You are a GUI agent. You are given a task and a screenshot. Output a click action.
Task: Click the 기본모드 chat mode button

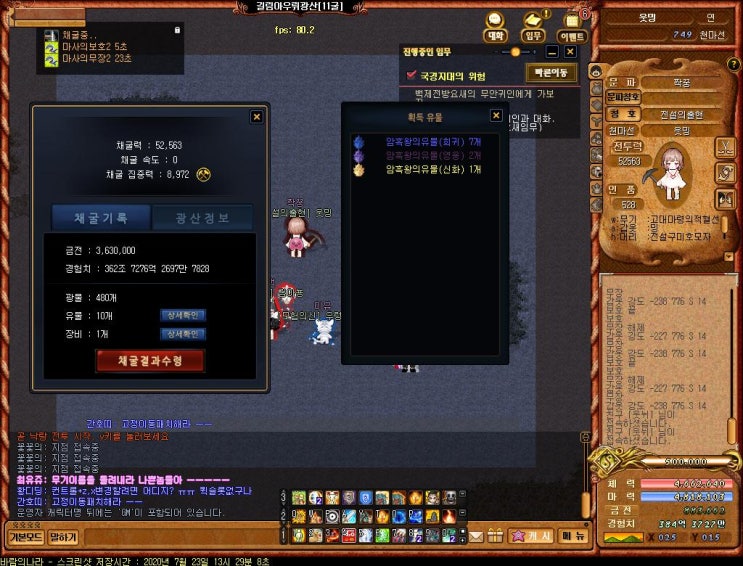tap(23, 537)
